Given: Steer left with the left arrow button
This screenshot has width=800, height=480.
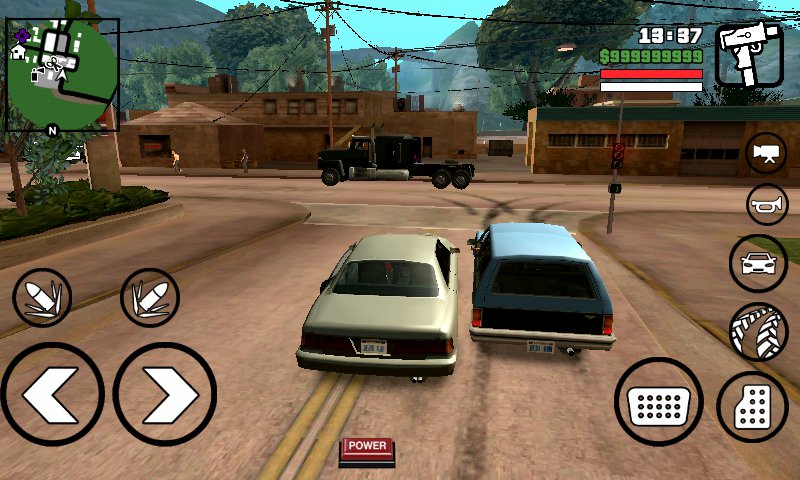Looking at the screenshot, I should [x=52, y=393].
